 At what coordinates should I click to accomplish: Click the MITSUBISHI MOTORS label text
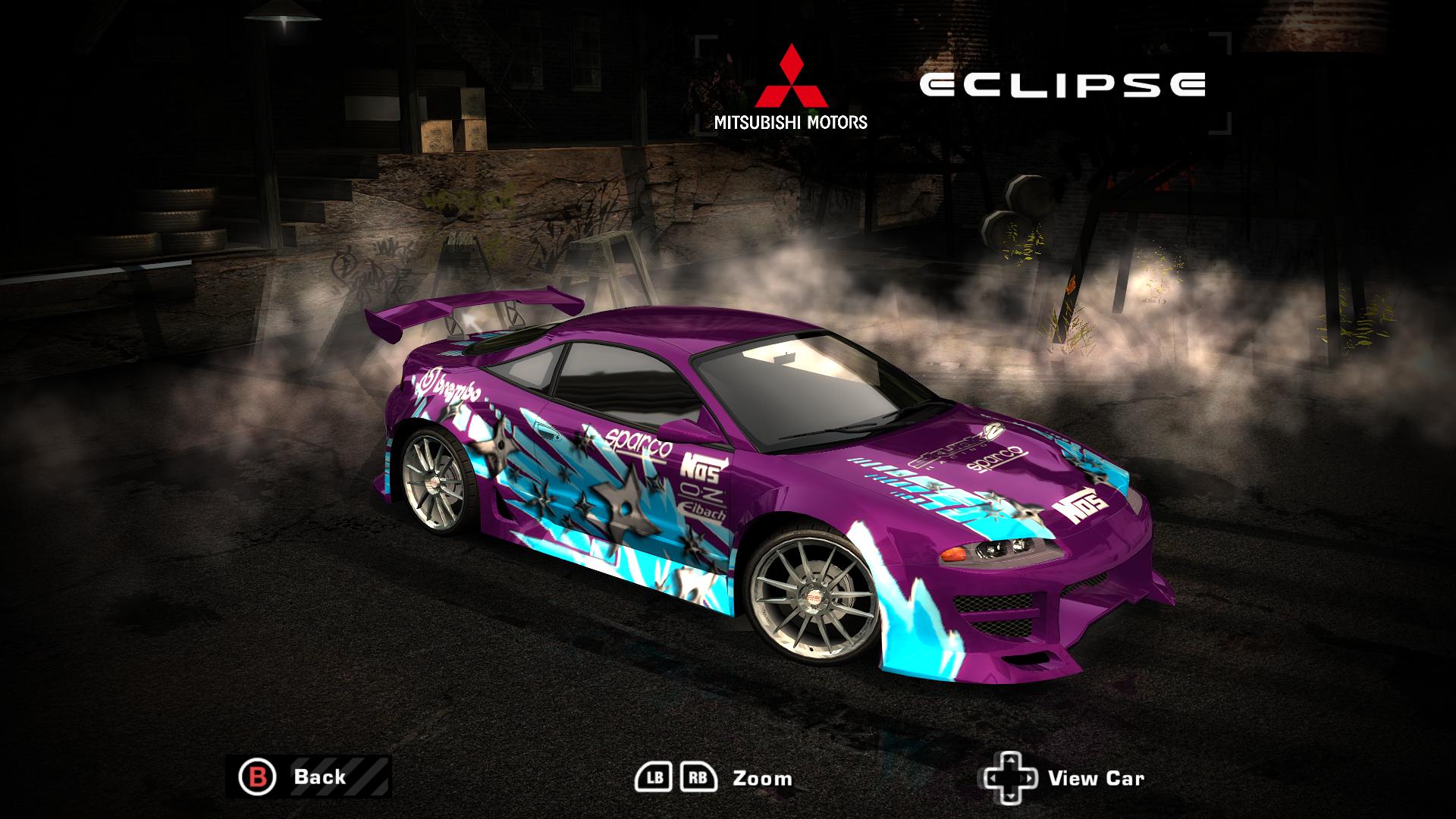[792, 121]
